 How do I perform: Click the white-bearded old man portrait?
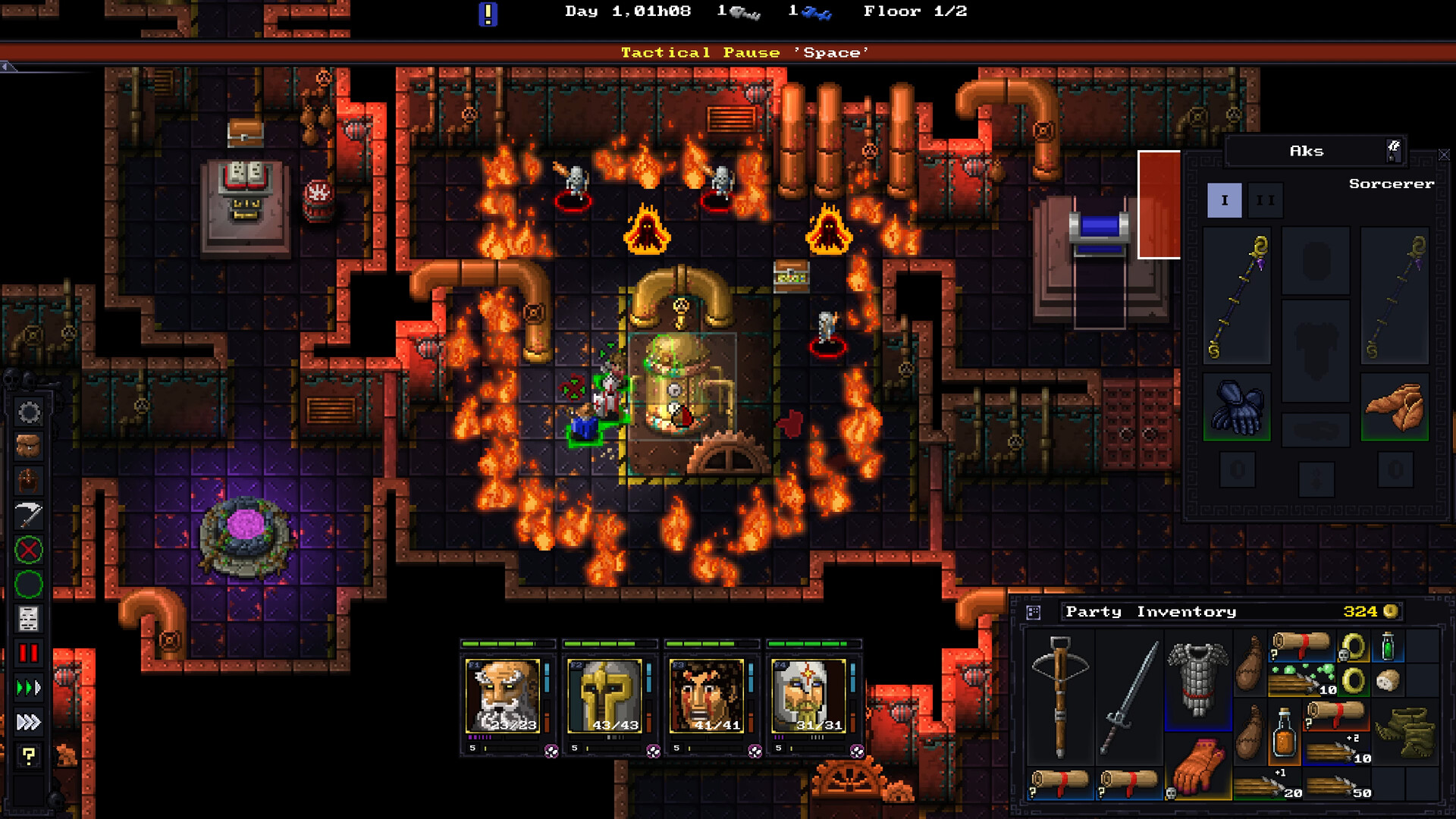(x=504, y=695)
